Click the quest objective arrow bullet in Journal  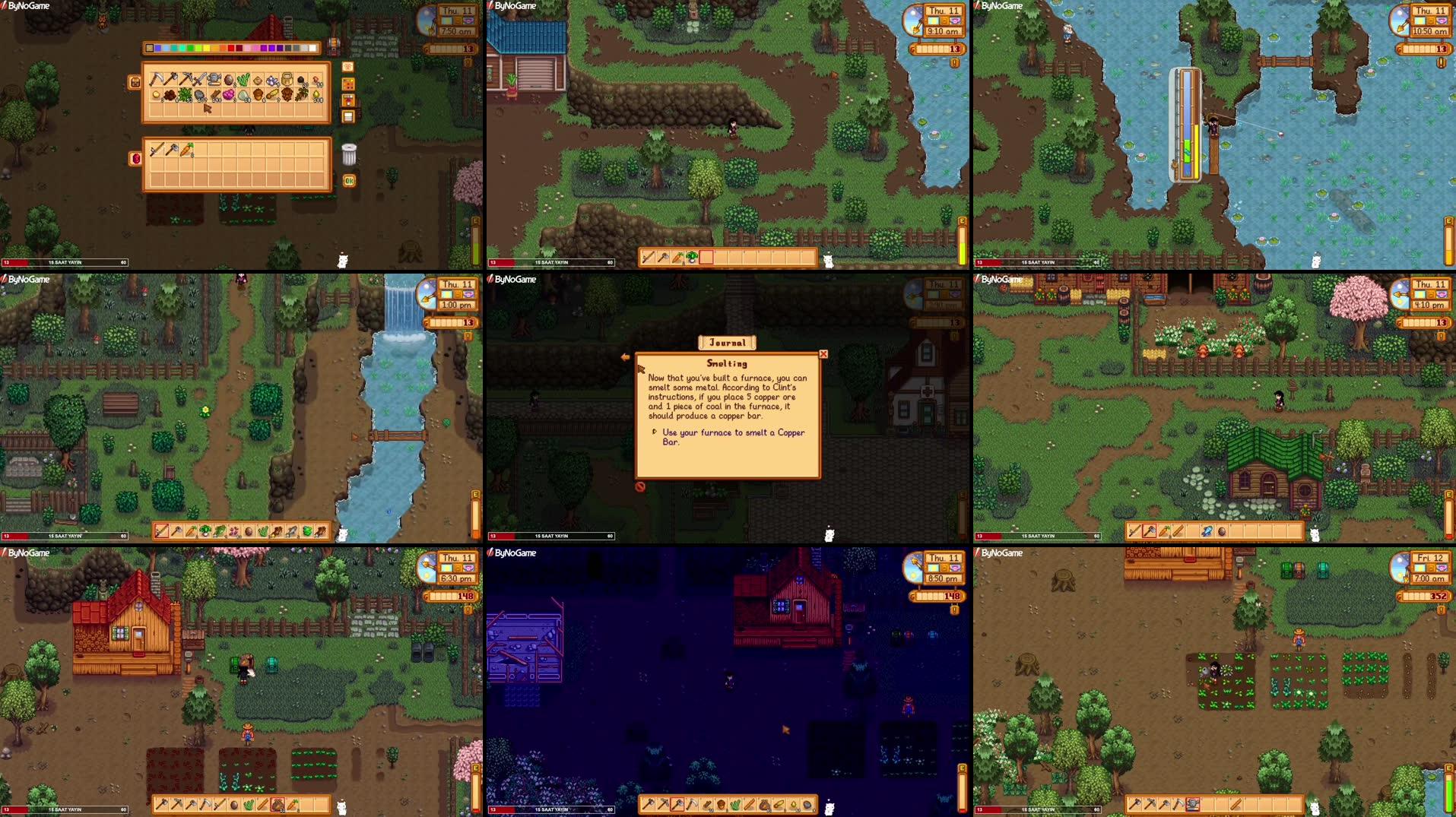(x=655, y=432)
